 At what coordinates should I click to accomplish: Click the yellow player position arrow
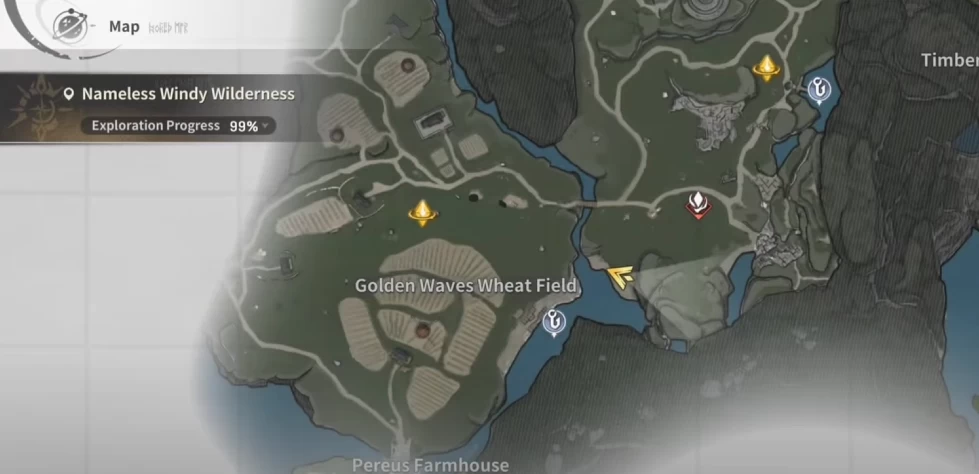[x=623, y=278]
